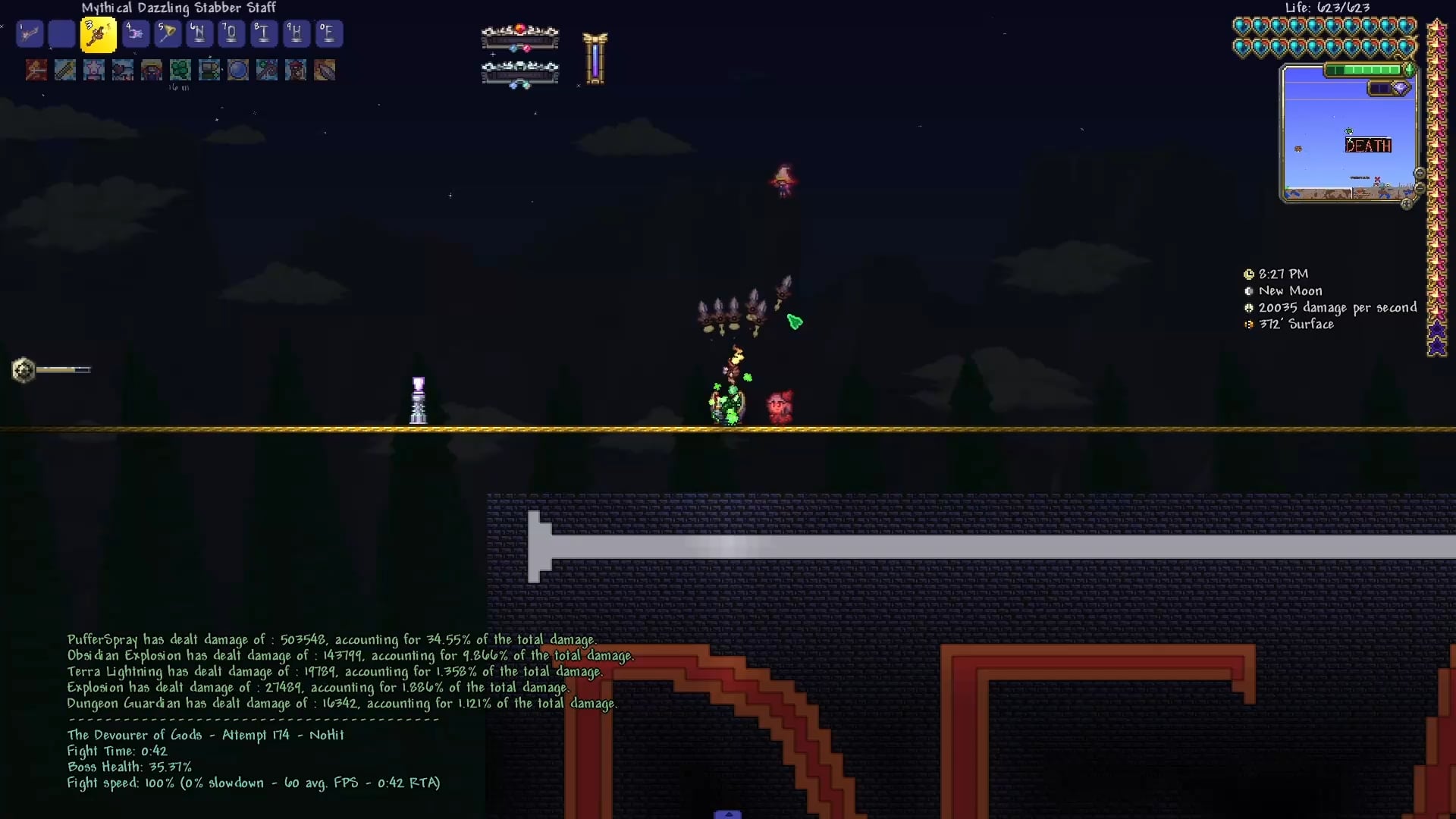1456x819 pixels.
Task: Click the clock time info icon
Action: pyautogui.click(x=1249, y=275)
